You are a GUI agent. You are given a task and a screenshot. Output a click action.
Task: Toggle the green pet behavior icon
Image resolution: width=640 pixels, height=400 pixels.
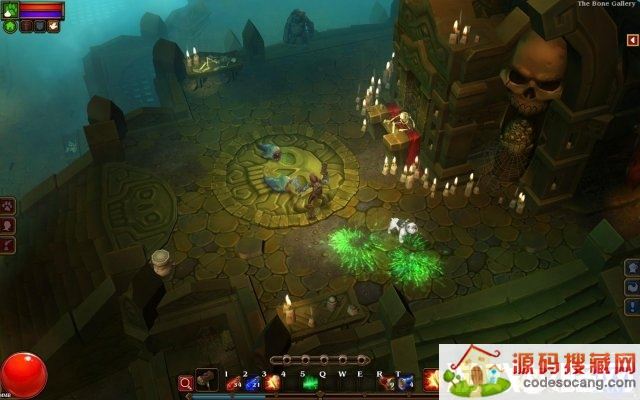coord(10,27)
